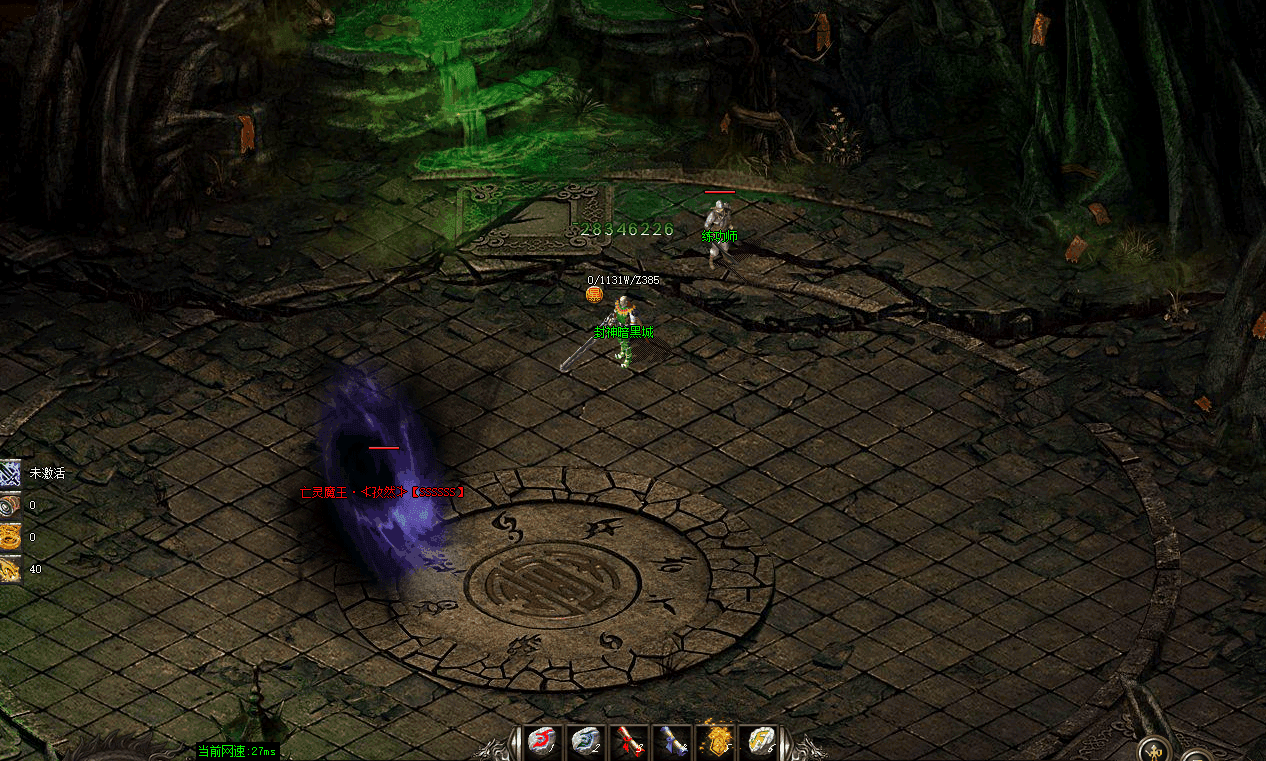Viewport: 1266px width, 761px height.
Task: Select the golden coiled dragon icon
Action: pyautogui.click(x=10, y=537)
